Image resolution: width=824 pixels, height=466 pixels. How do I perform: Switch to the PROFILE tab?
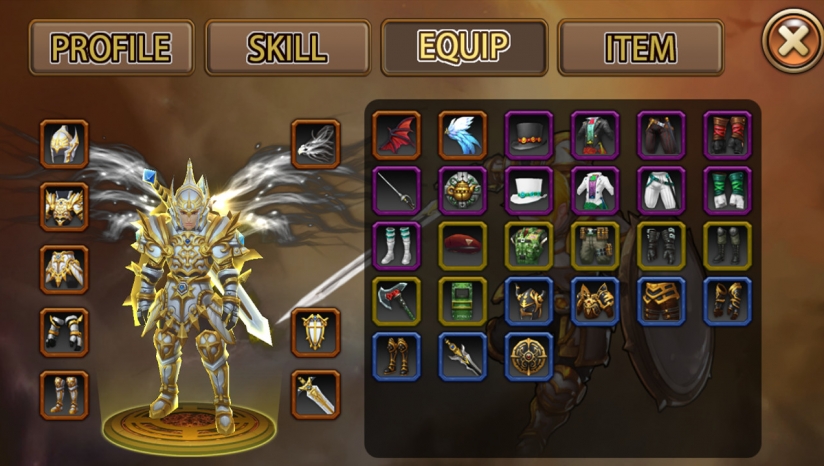click(112, 47)
